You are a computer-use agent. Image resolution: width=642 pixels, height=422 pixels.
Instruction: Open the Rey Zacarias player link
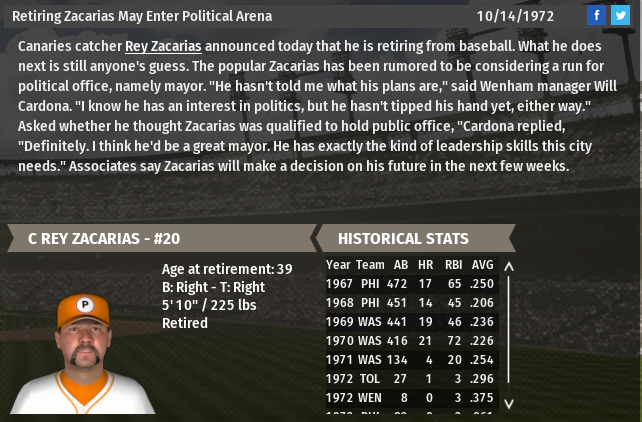(x=163, y=46)
